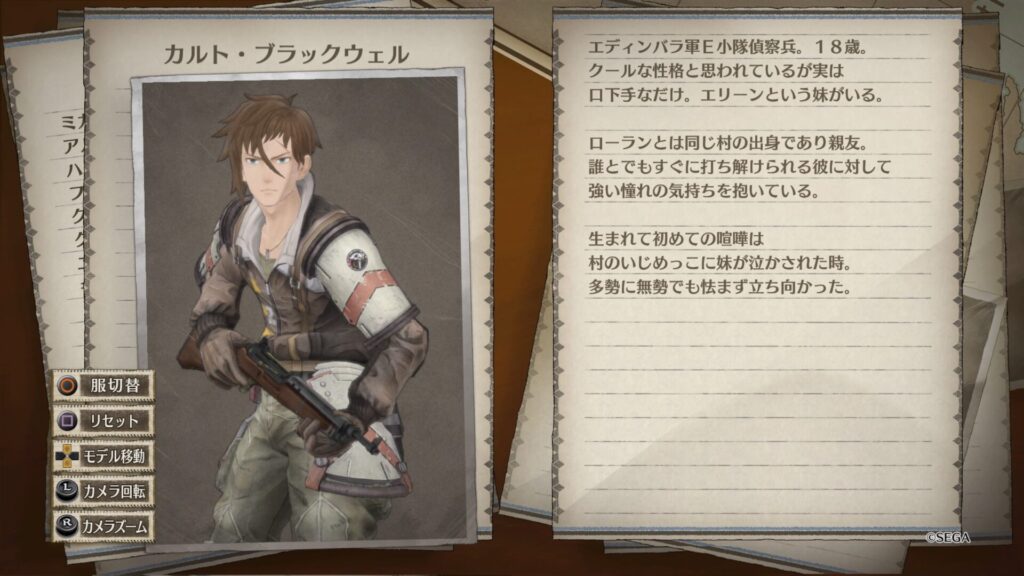The height and width of the screenshot is (576, 1024).
Task: Select the 服切替 outfit switch button
Action: point(103,385)
